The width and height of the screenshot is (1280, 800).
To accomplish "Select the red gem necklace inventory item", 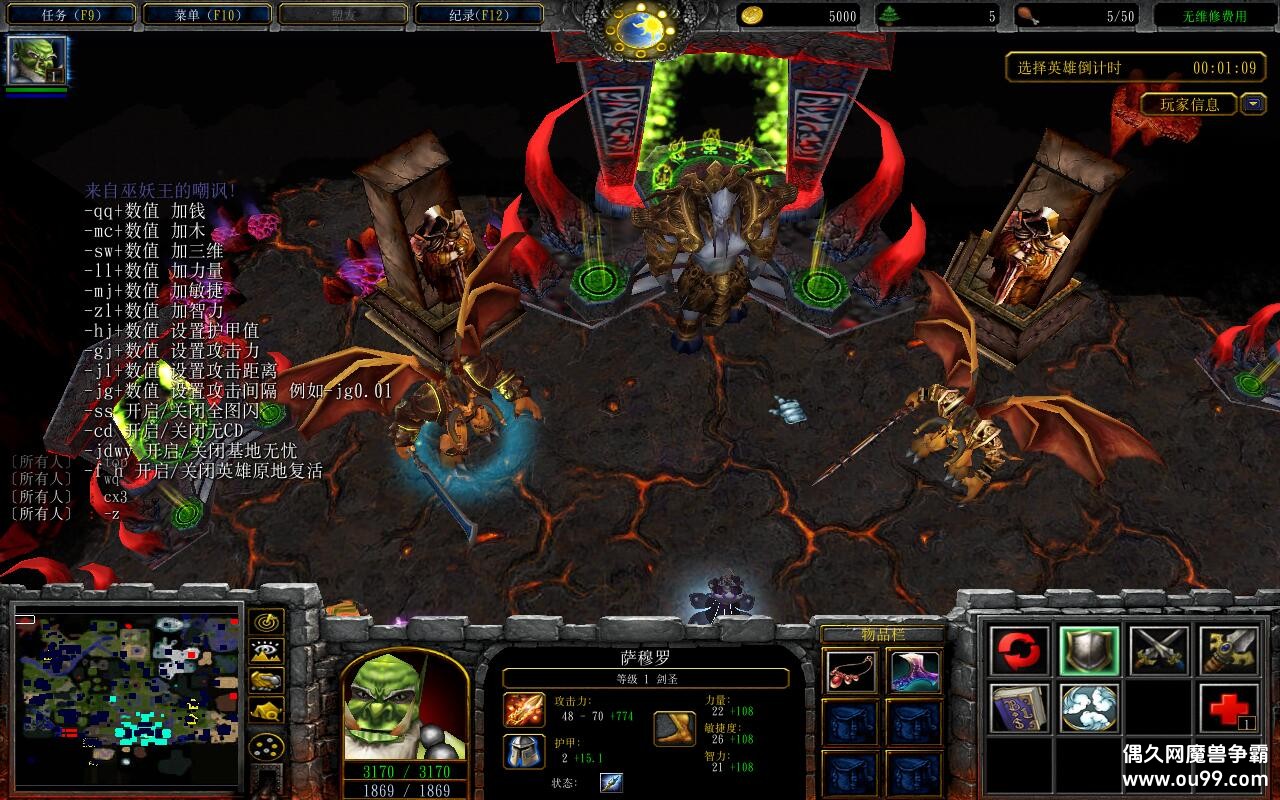I will (852, 672).
